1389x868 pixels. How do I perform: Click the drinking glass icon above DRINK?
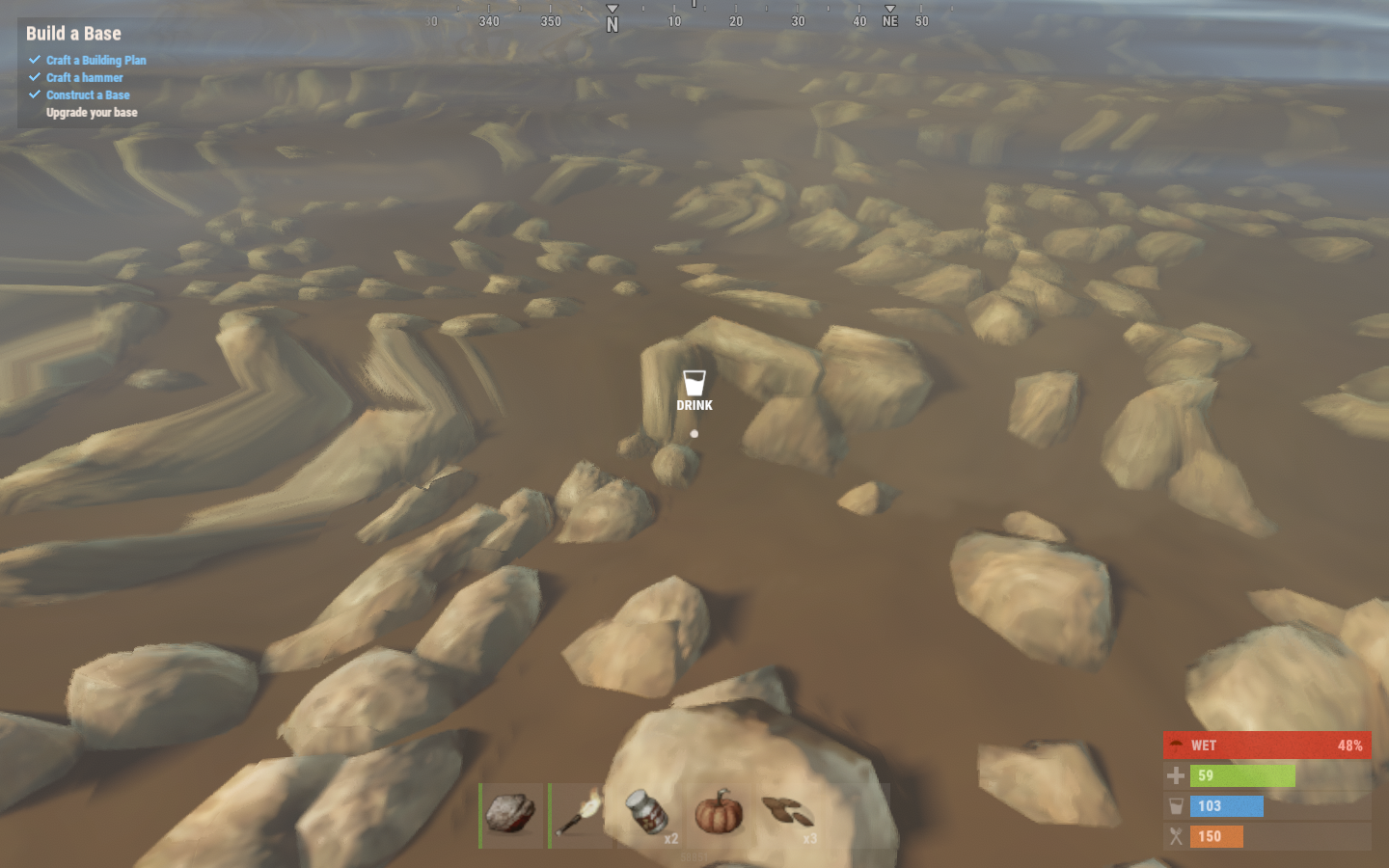694,382
